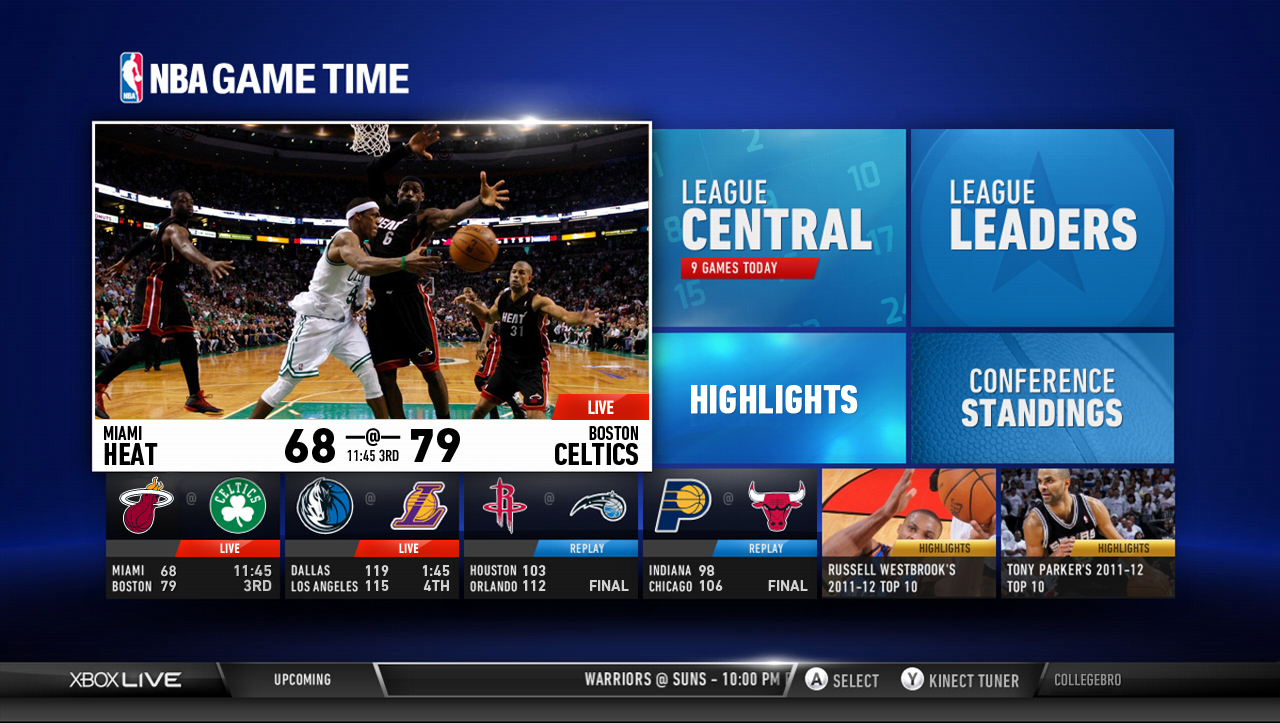Image resolution: width=1280 pixels, height=723 pixels.
Task: Select the Miami vs Boston live game card
Action: pos(193,535)
